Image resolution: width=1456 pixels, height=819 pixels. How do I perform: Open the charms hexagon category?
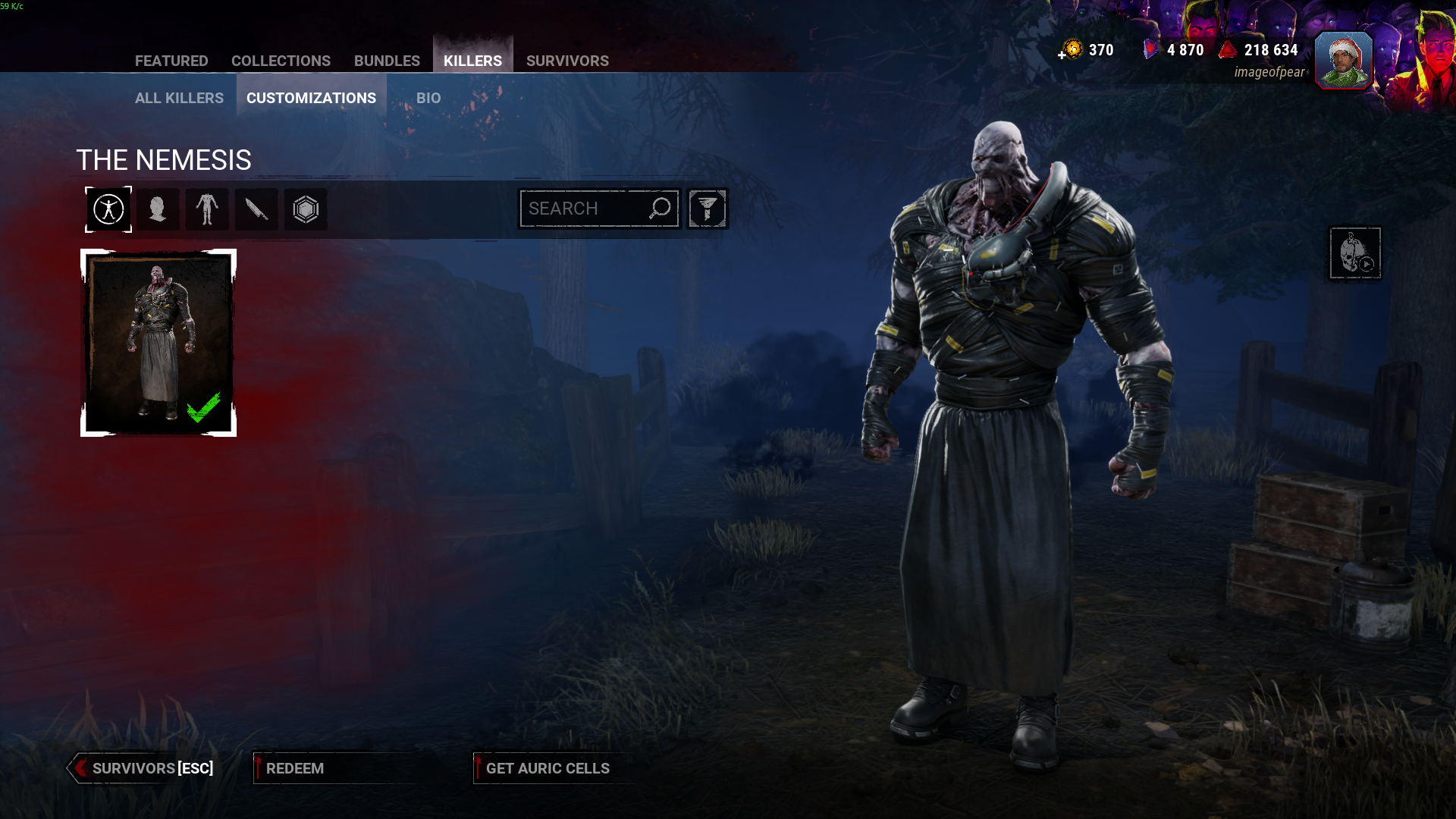coord(306,209)
